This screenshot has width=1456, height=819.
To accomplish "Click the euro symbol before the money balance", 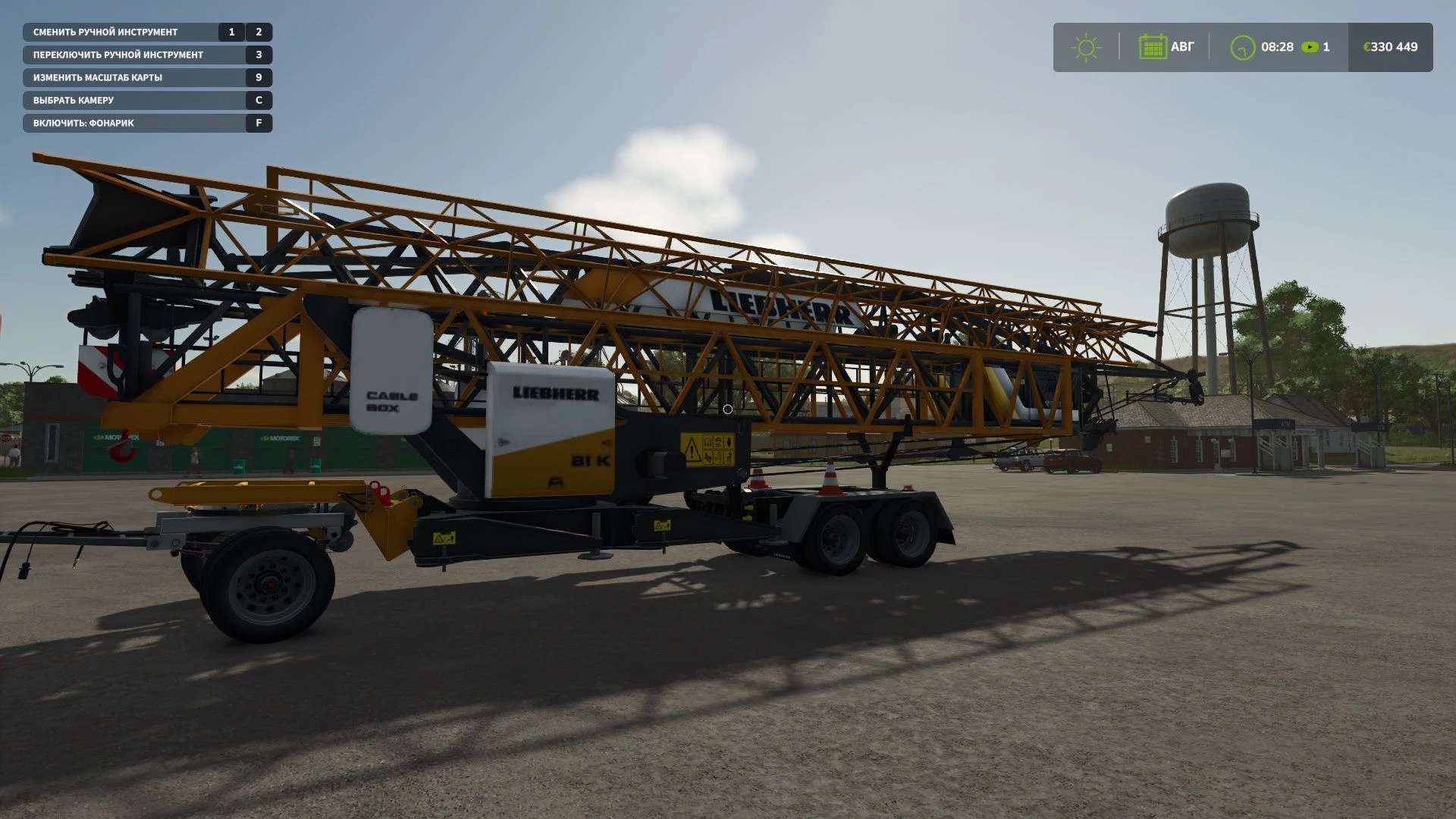I will (1368, 46).
